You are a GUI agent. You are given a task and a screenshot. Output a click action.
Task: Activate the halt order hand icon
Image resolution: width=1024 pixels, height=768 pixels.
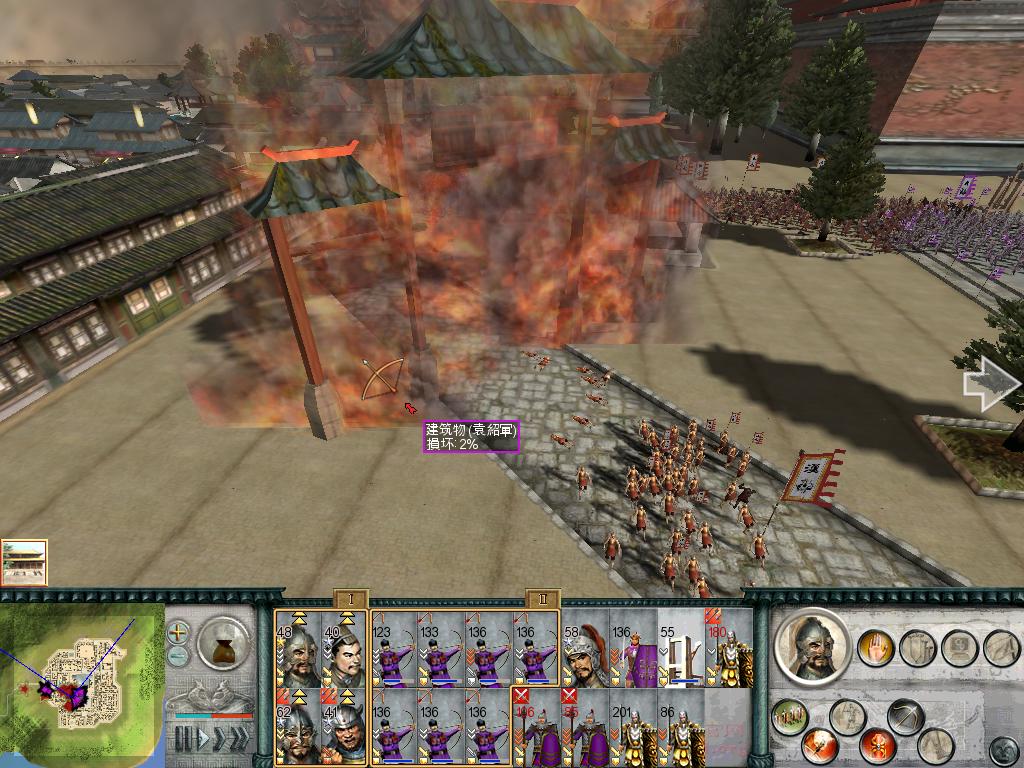877,647
